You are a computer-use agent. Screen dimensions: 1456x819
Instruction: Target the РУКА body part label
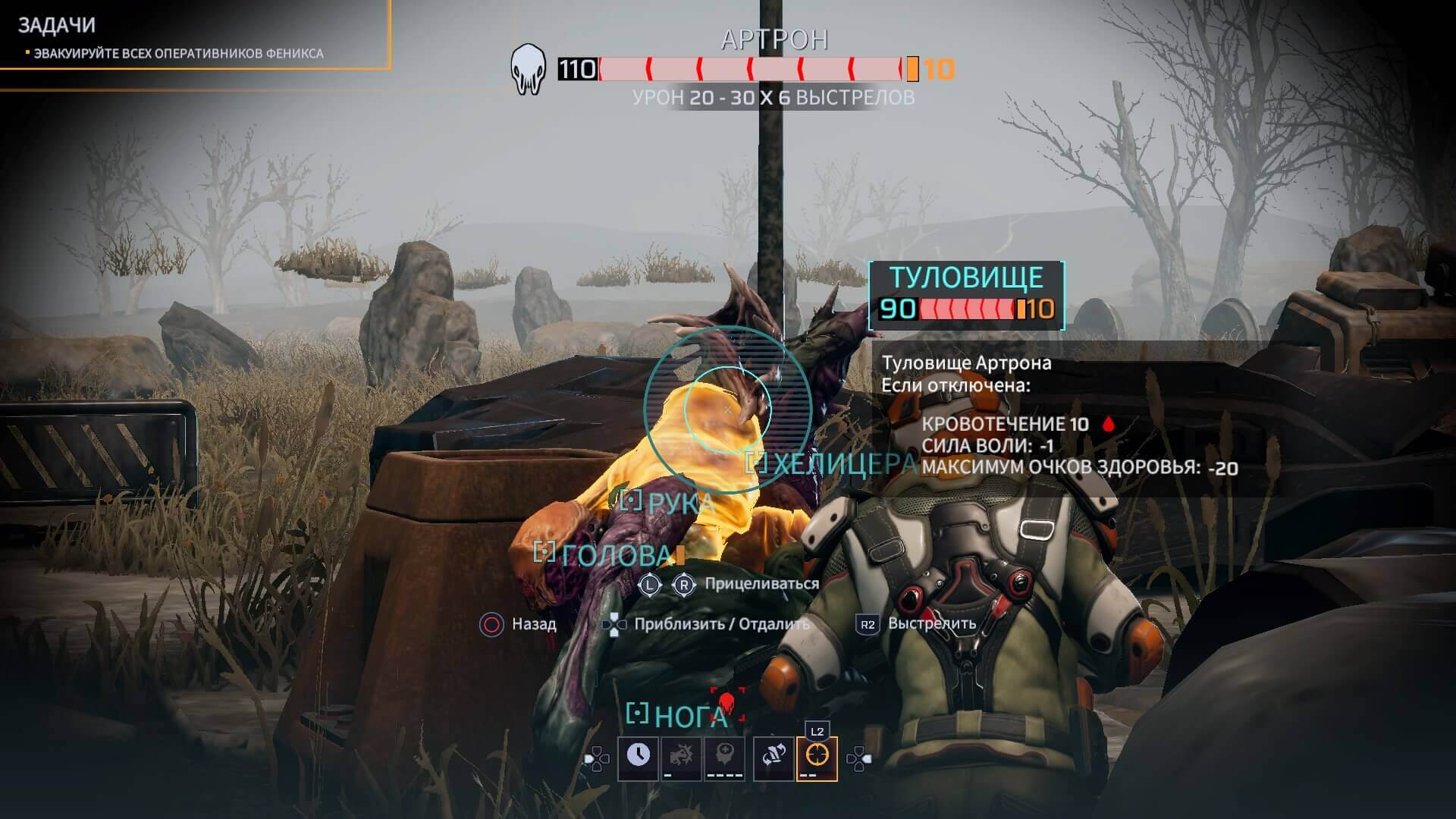click(669, 502)
